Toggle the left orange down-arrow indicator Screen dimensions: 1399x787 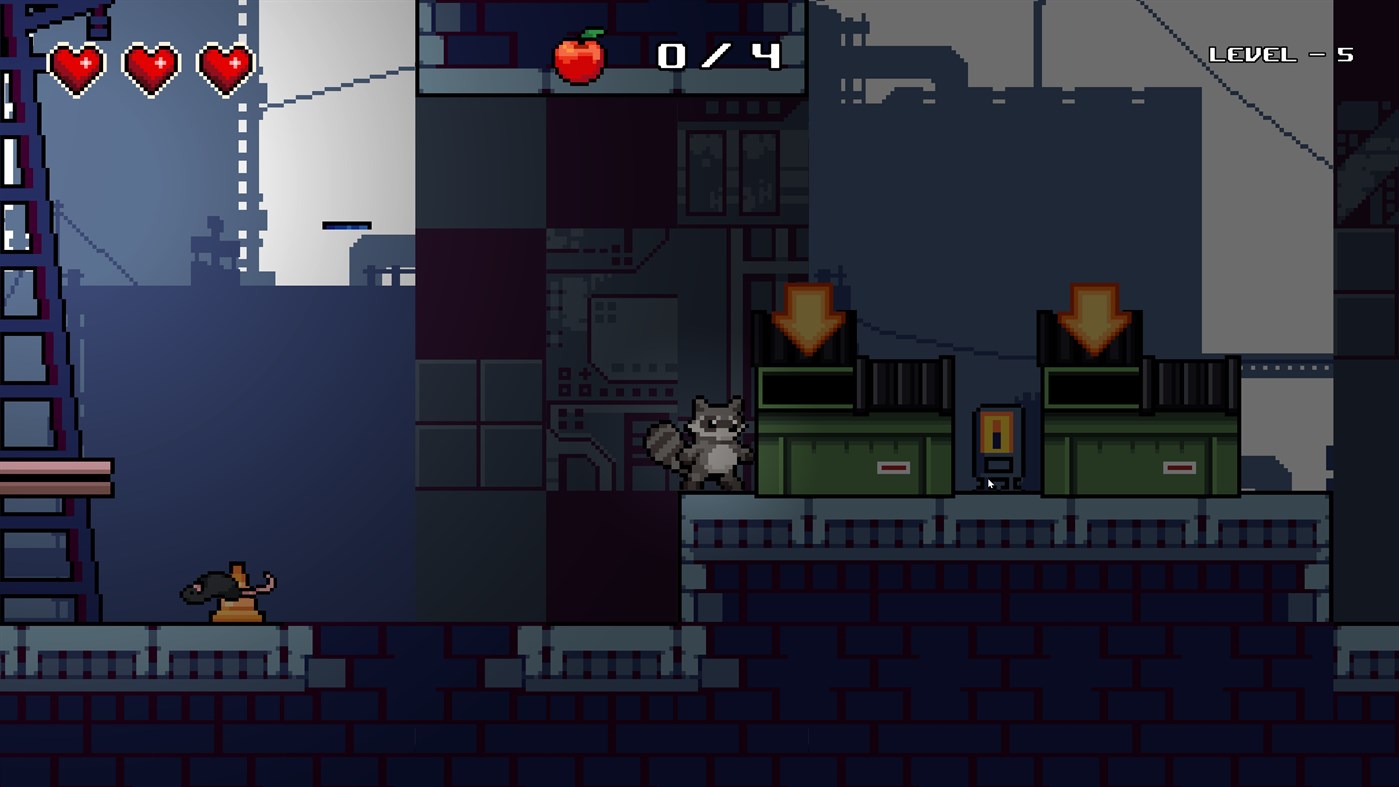pyautogui.click(x=808, y=317)
